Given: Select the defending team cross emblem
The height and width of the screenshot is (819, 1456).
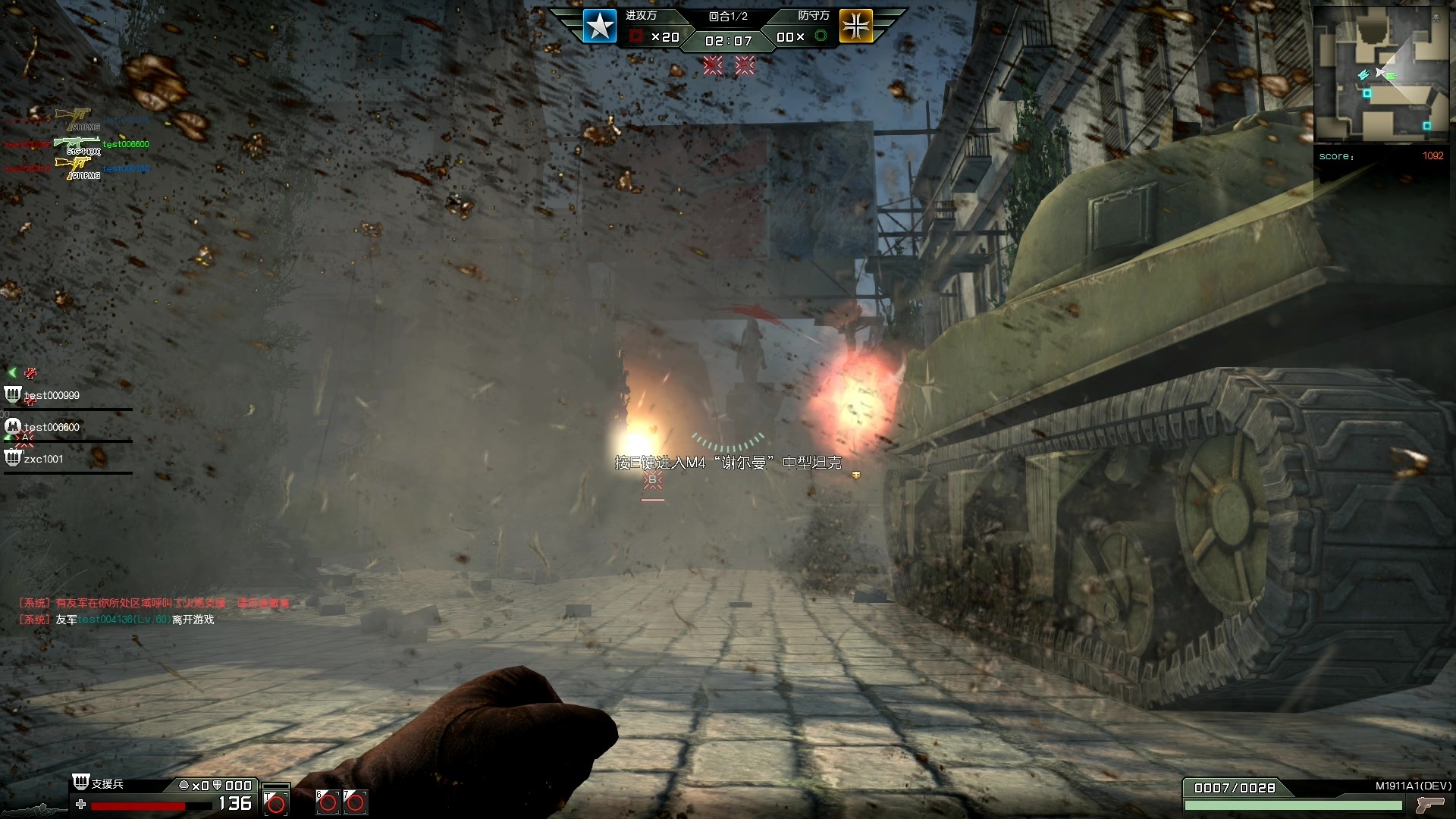Looking at the screenshot, I should tap(856, 27).
